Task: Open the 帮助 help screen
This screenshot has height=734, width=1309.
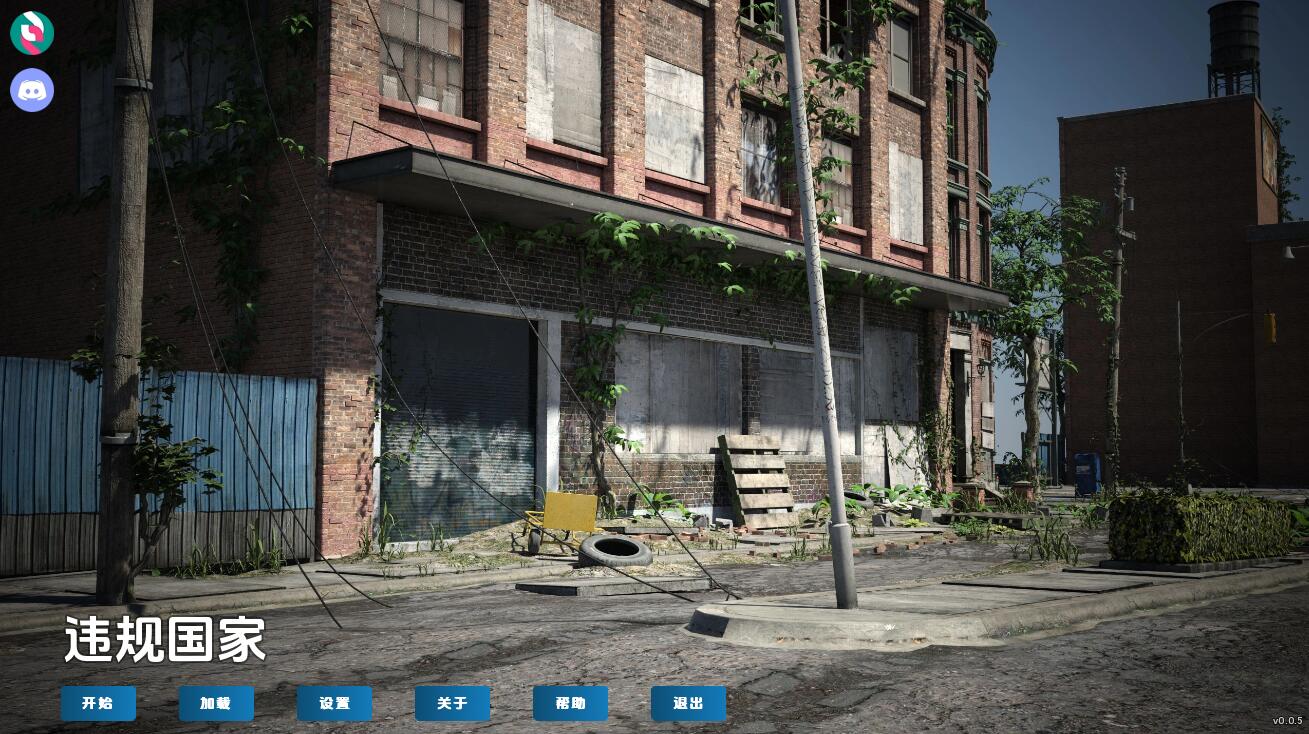Action: (x=570, y=703)
